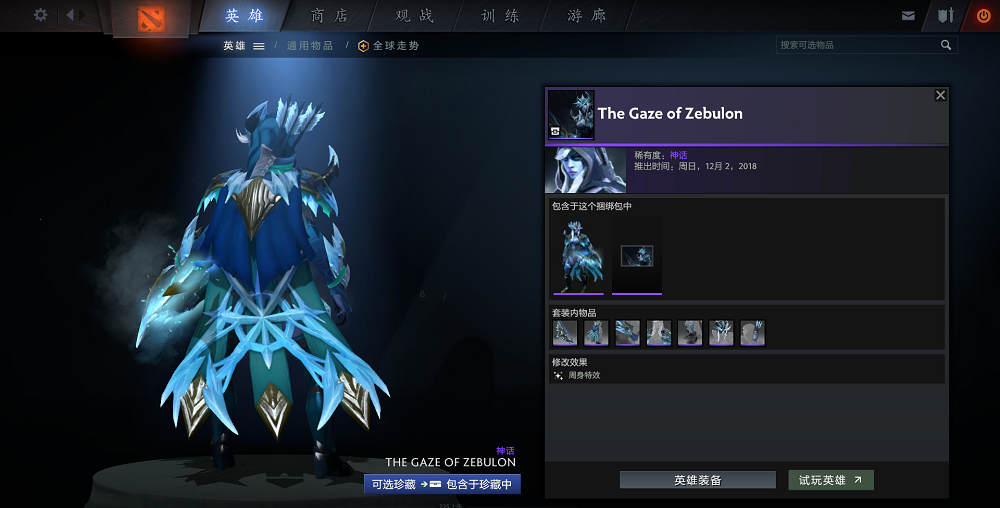Open the 英雄装备 hero loadout button
1000x508 pixels.
pyautogui.click(x=697, y=480)
